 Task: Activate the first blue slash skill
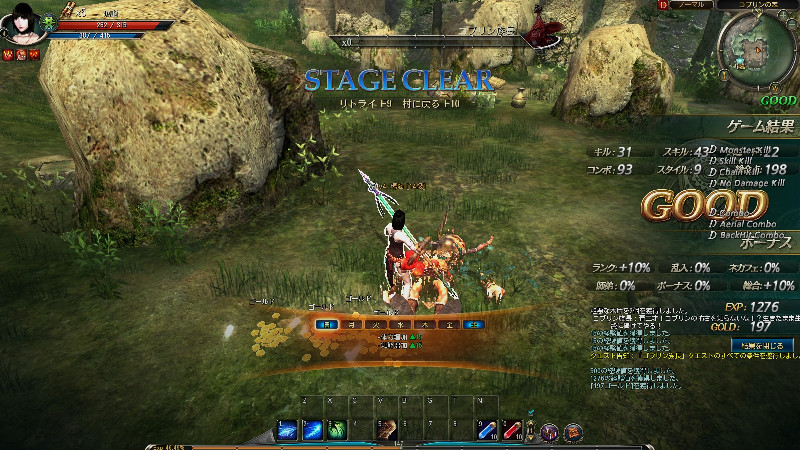pos(287,430)
